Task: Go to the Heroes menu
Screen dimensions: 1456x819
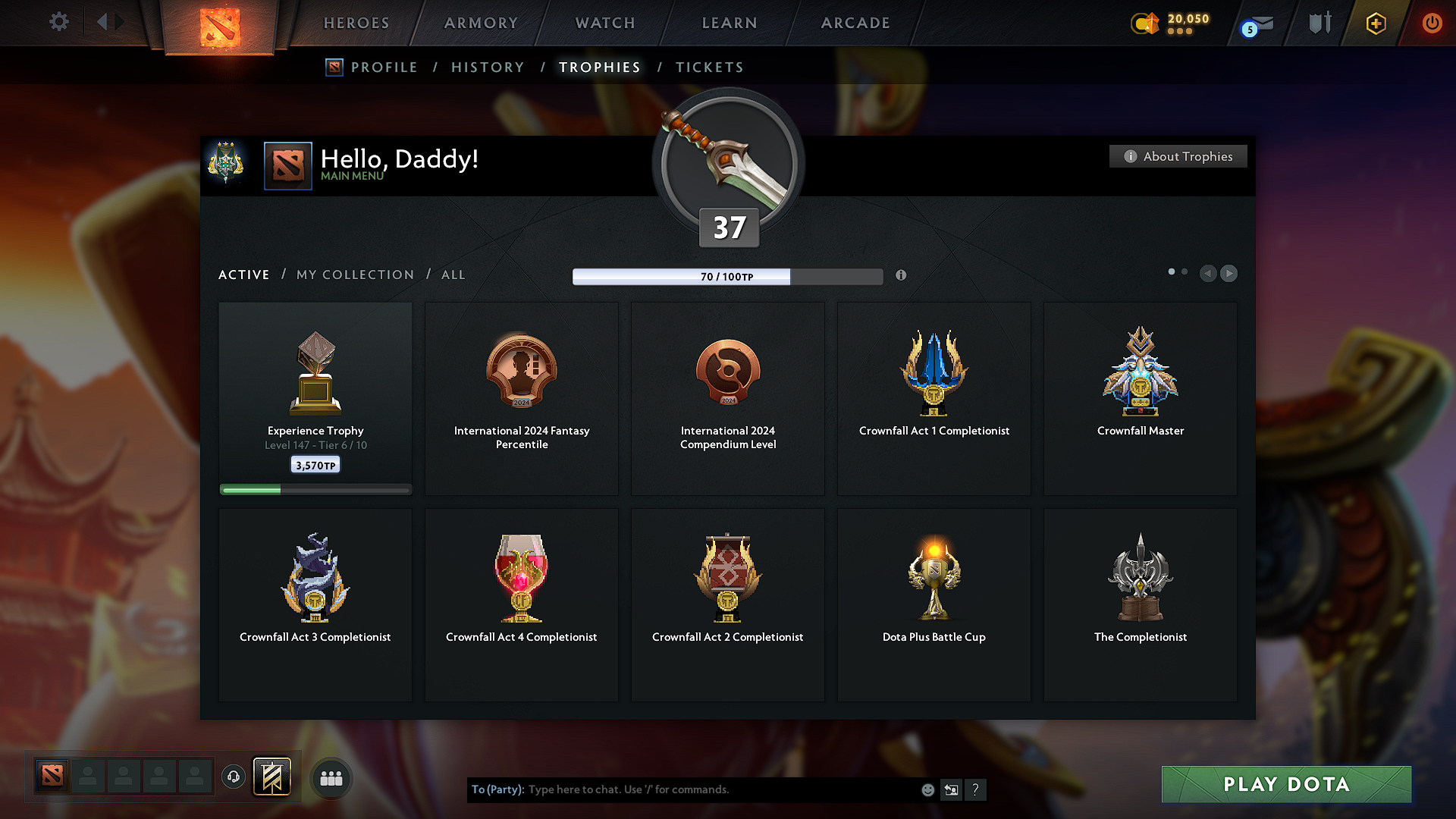Action: (356, 23)
